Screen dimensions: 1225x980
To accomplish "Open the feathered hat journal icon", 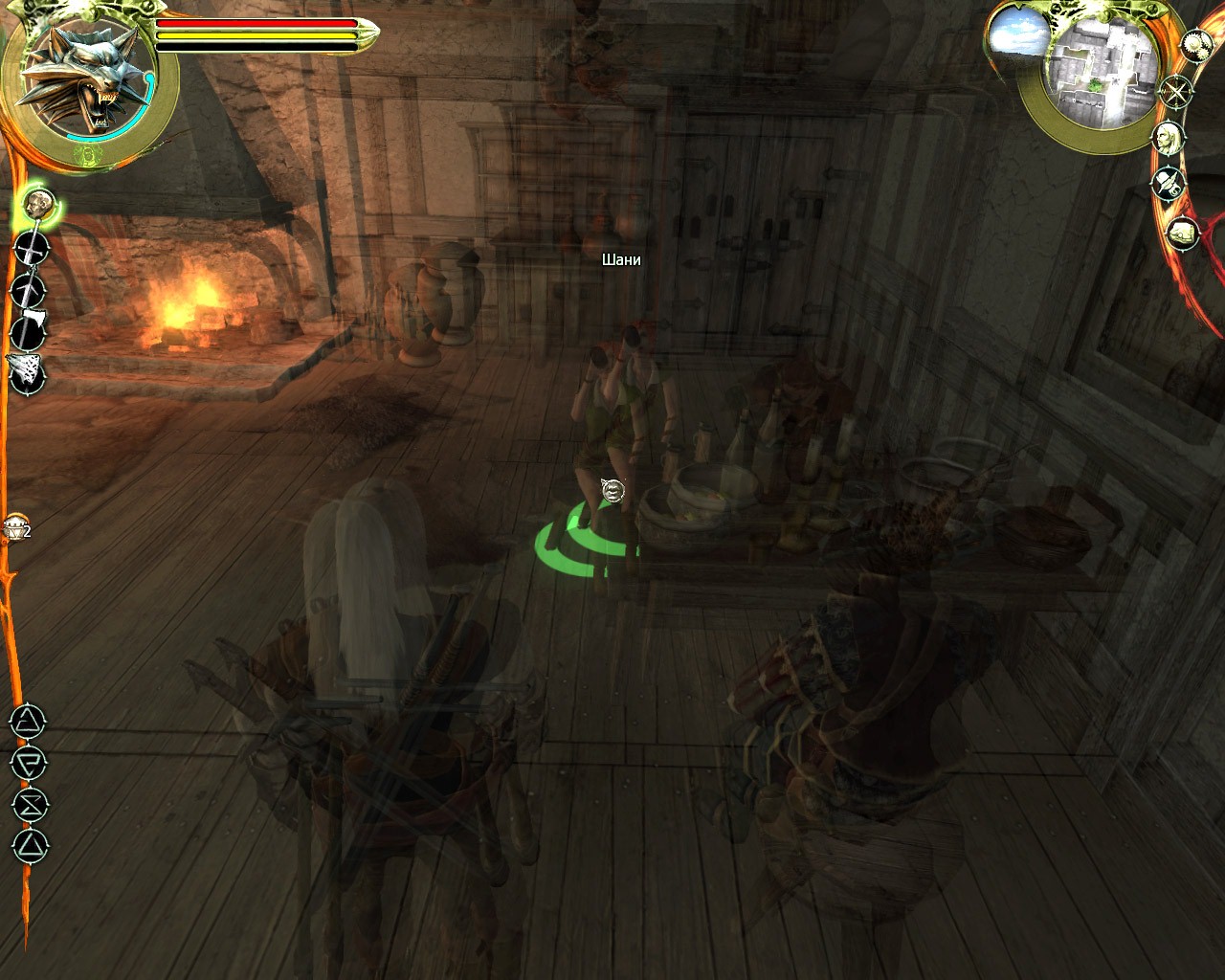I will 1169,183.
